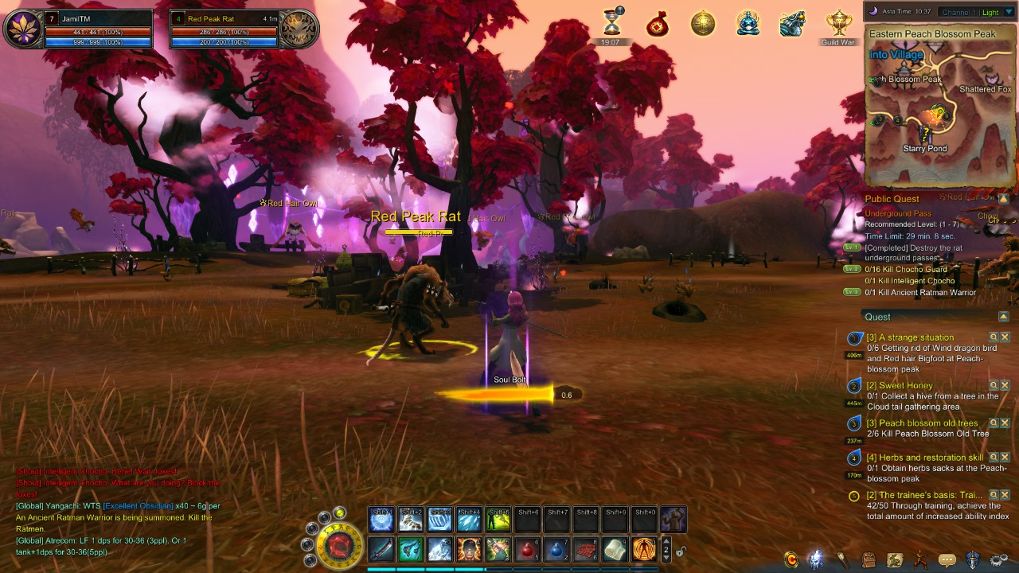Open the Guild War trophy icon

[838, 23]
